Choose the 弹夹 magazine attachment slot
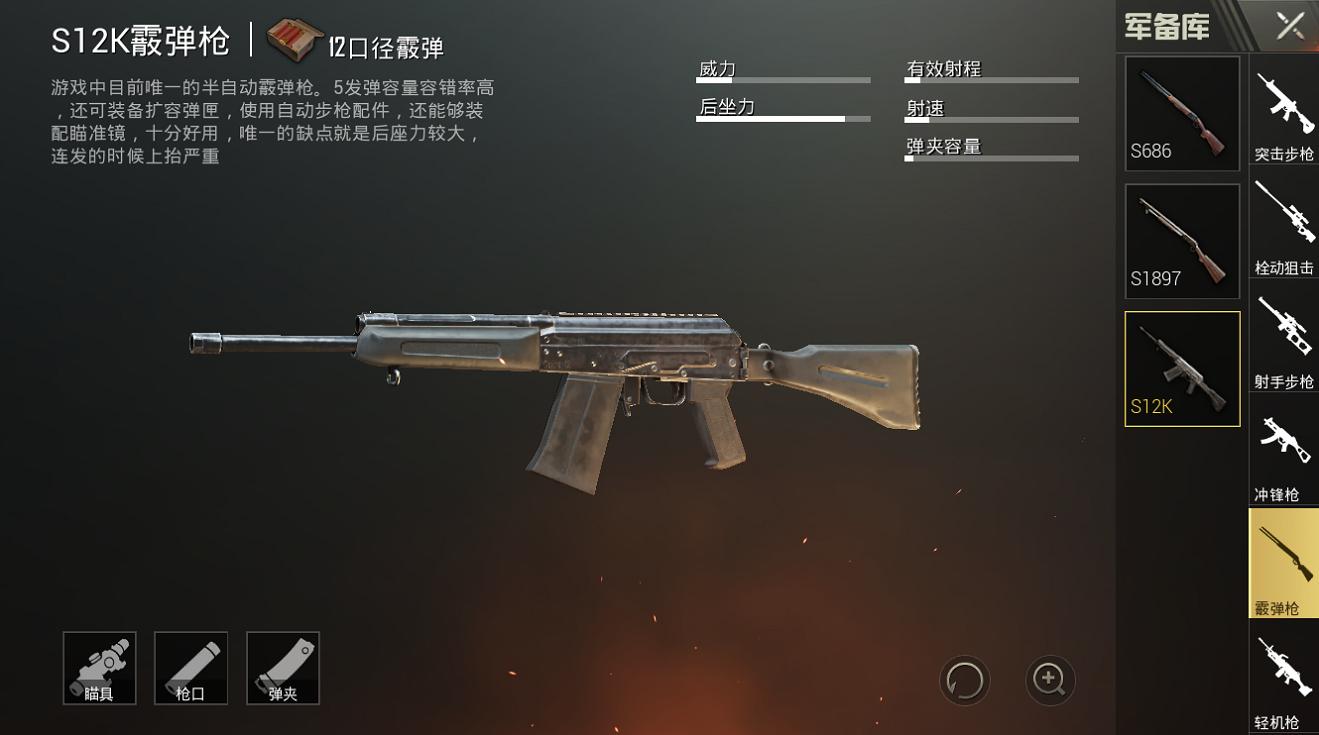The image size is (1319, 735). pyautogui.click(x=283, y=668)
